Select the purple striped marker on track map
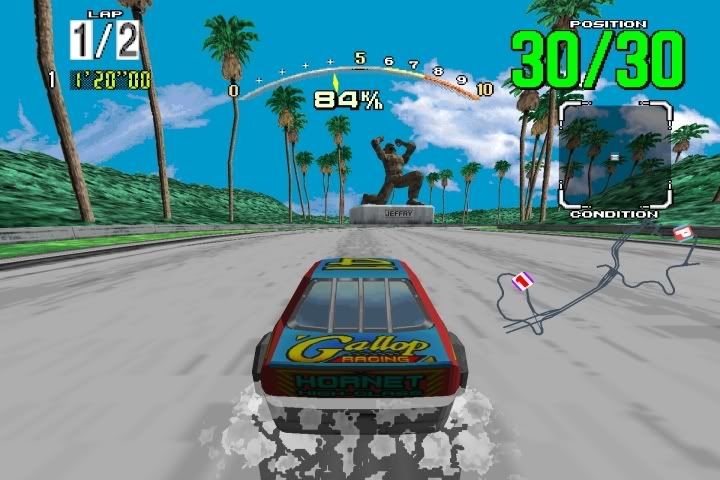Image resolution: width=720 pixels, height=480 pixels. (x=523, y=282)
